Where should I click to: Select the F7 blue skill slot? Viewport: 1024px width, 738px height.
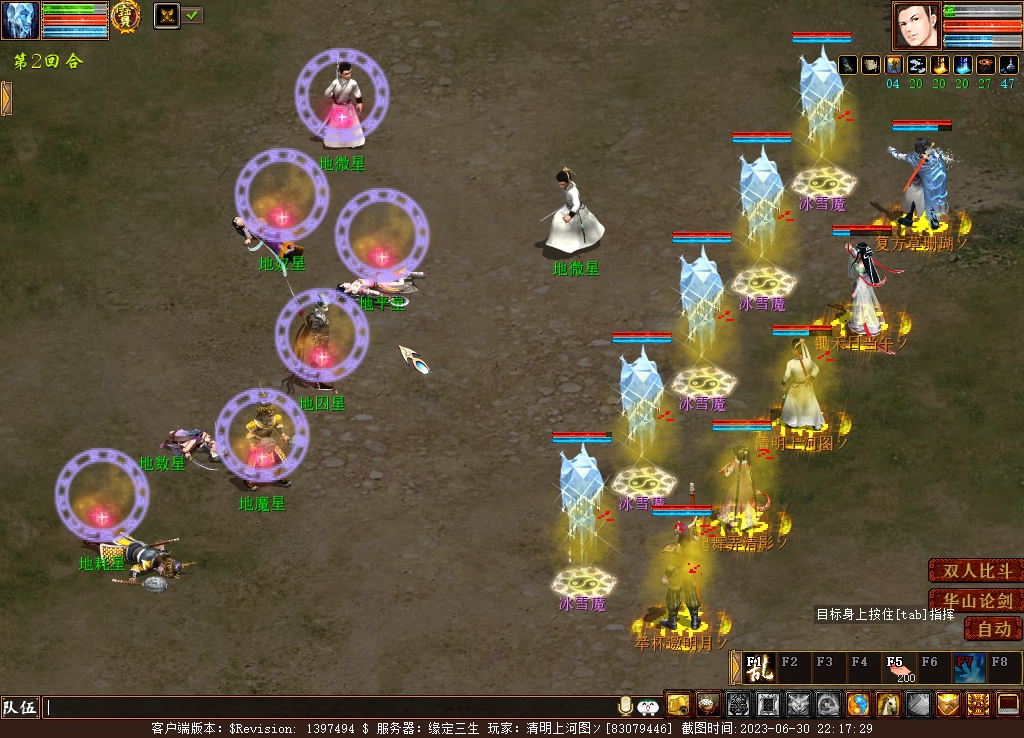(968, 667)
